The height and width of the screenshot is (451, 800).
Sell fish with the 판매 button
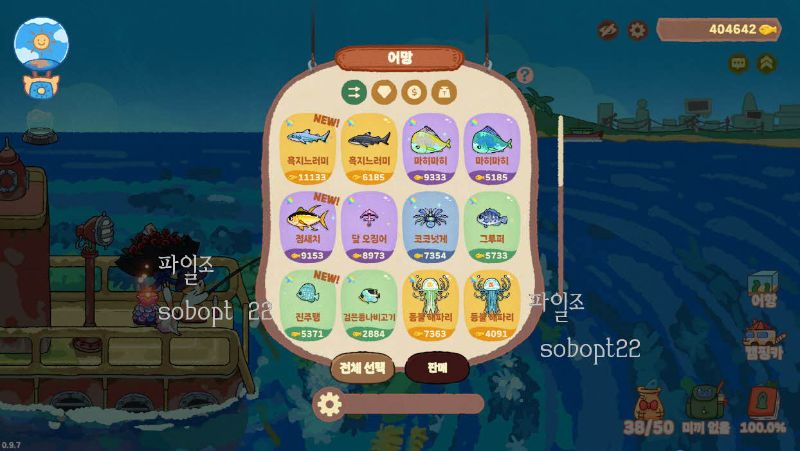437,367
